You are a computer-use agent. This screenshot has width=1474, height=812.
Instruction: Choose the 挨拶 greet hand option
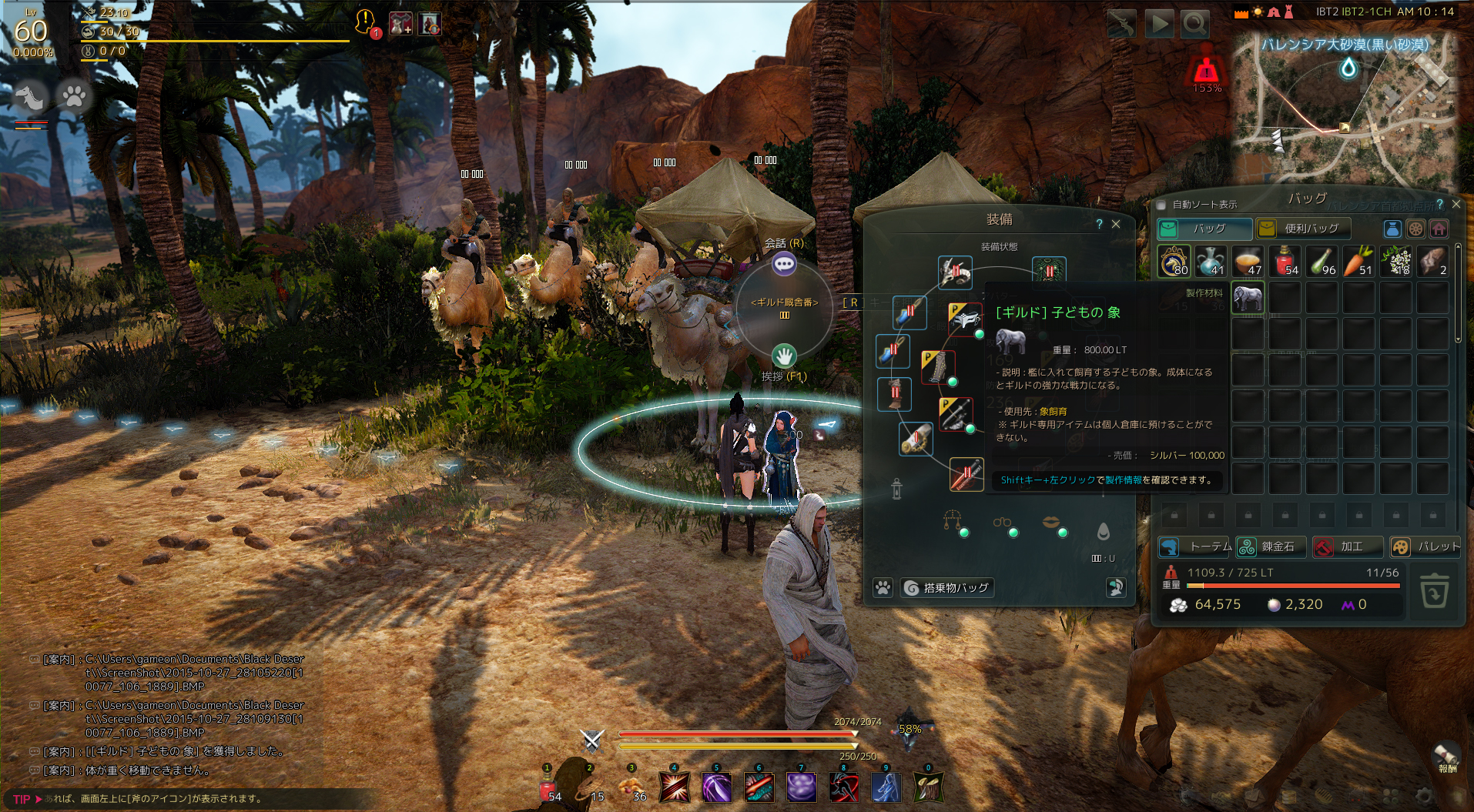pyautogui.click(x=784, y=356)
